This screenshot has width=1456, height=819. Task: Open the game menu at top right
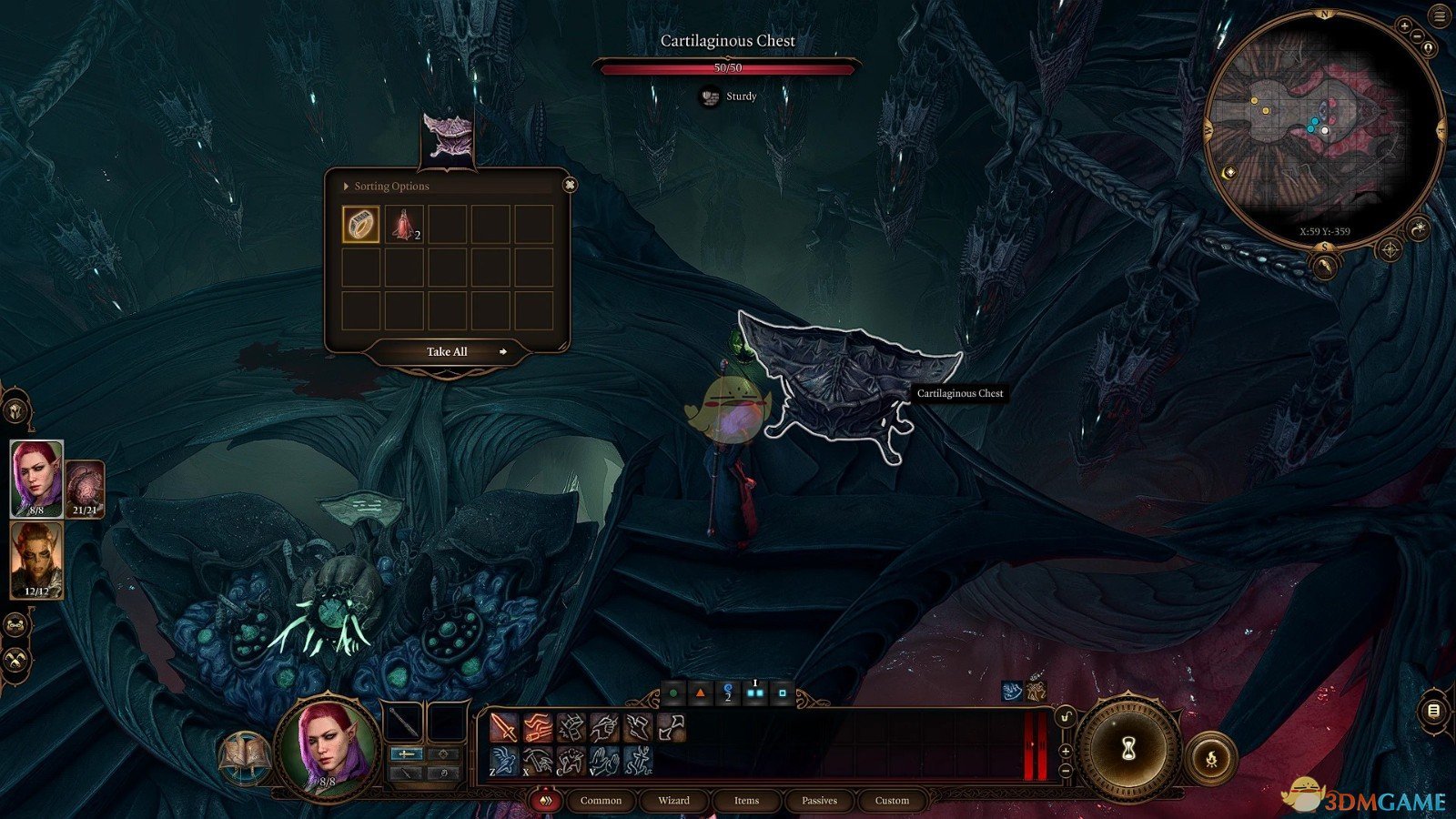point(1438,15)
